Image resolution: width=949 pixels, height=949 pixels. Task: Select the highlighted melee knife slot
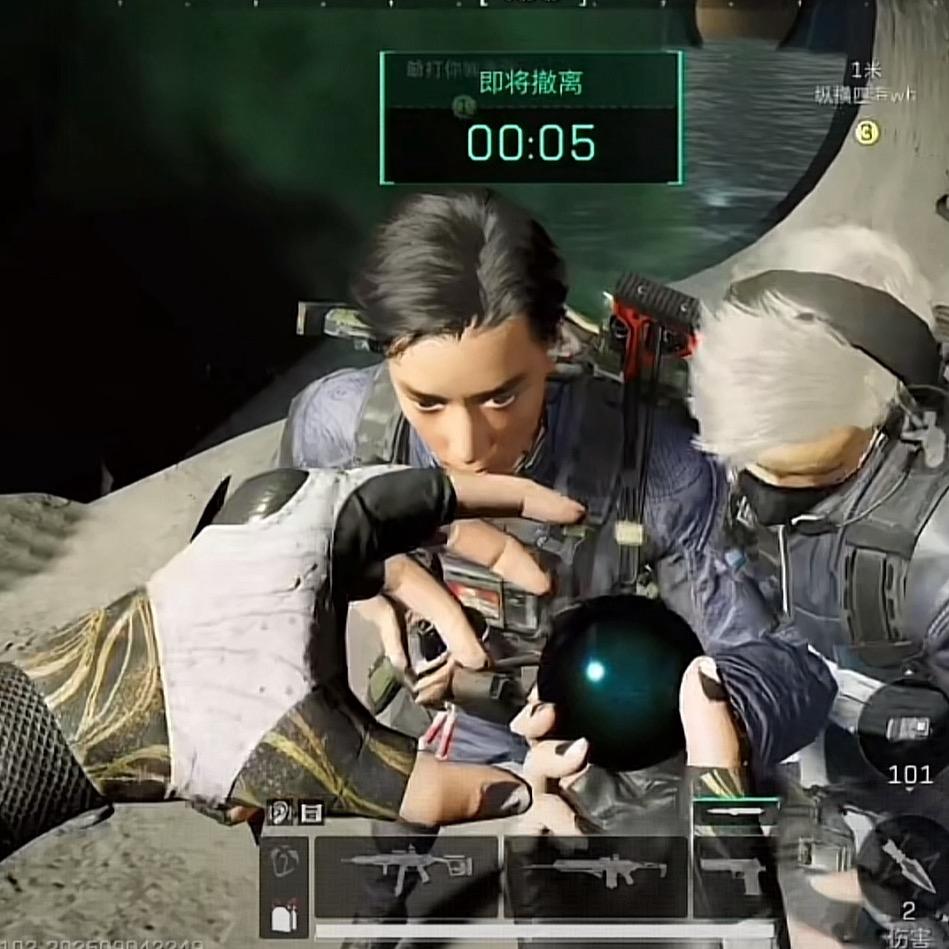[x=735, y=812]
